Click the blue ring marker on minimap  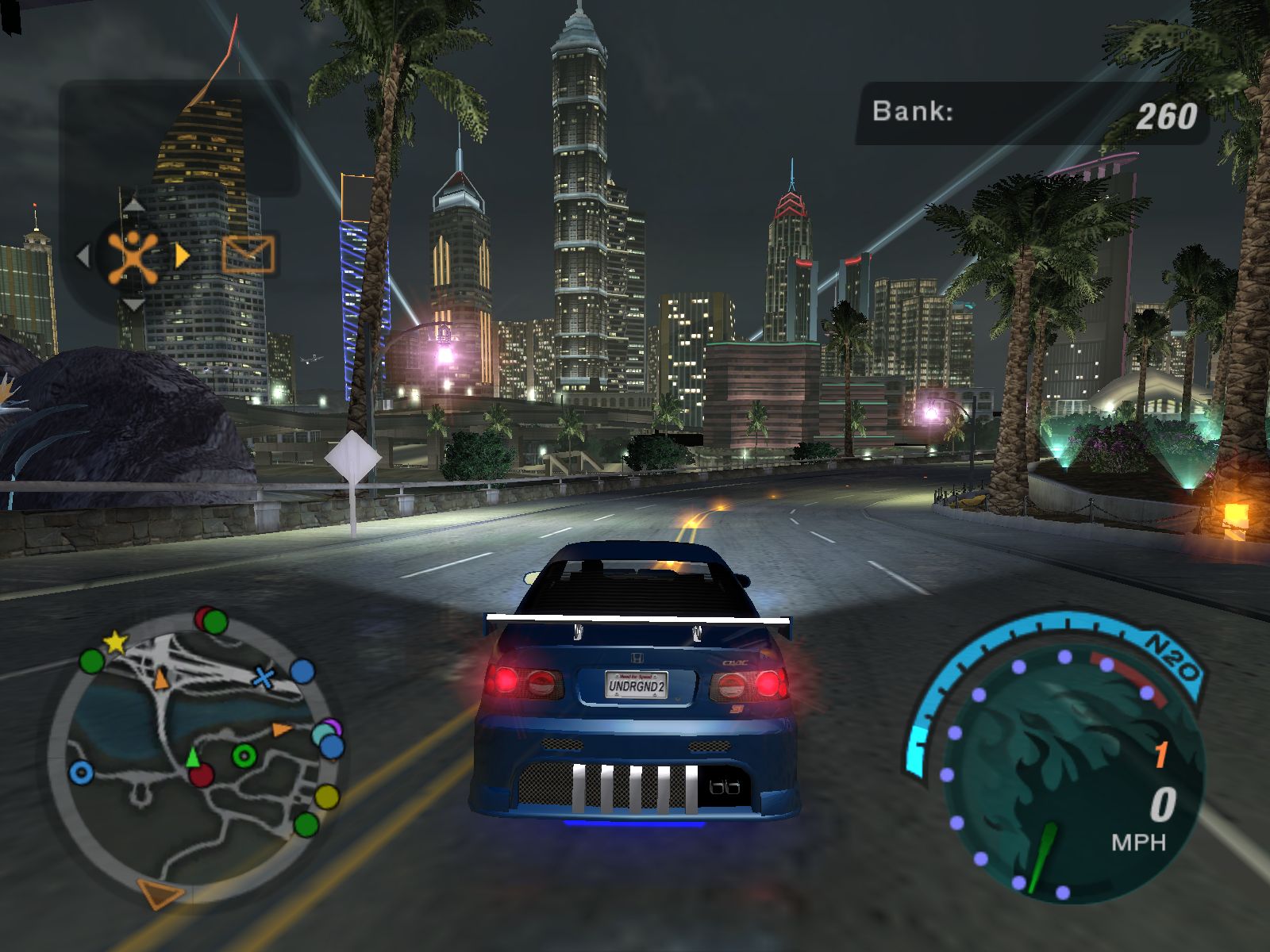pyautogui.click(x=80, y=772)
